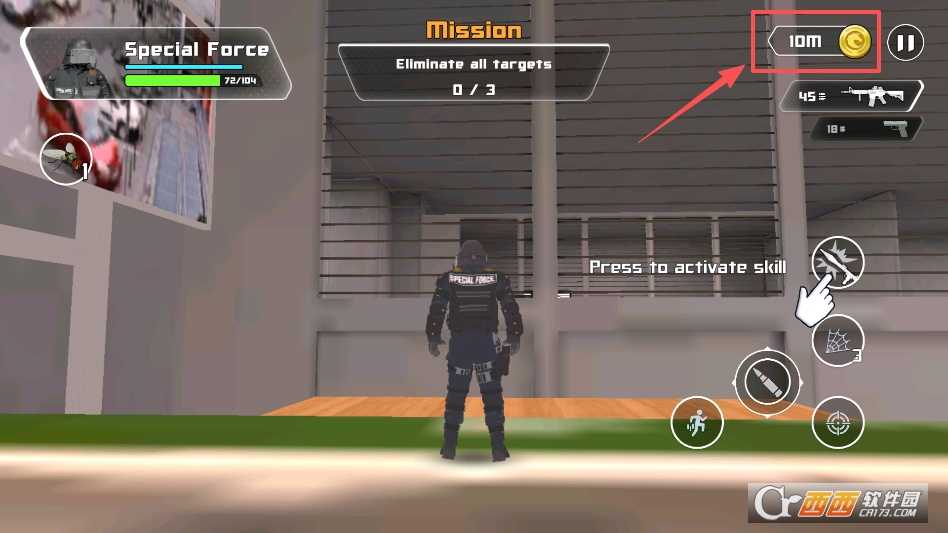Pause the game with the pause button
Screen dimensions: 948x533
pyautogui.click(x=905, y=43)
